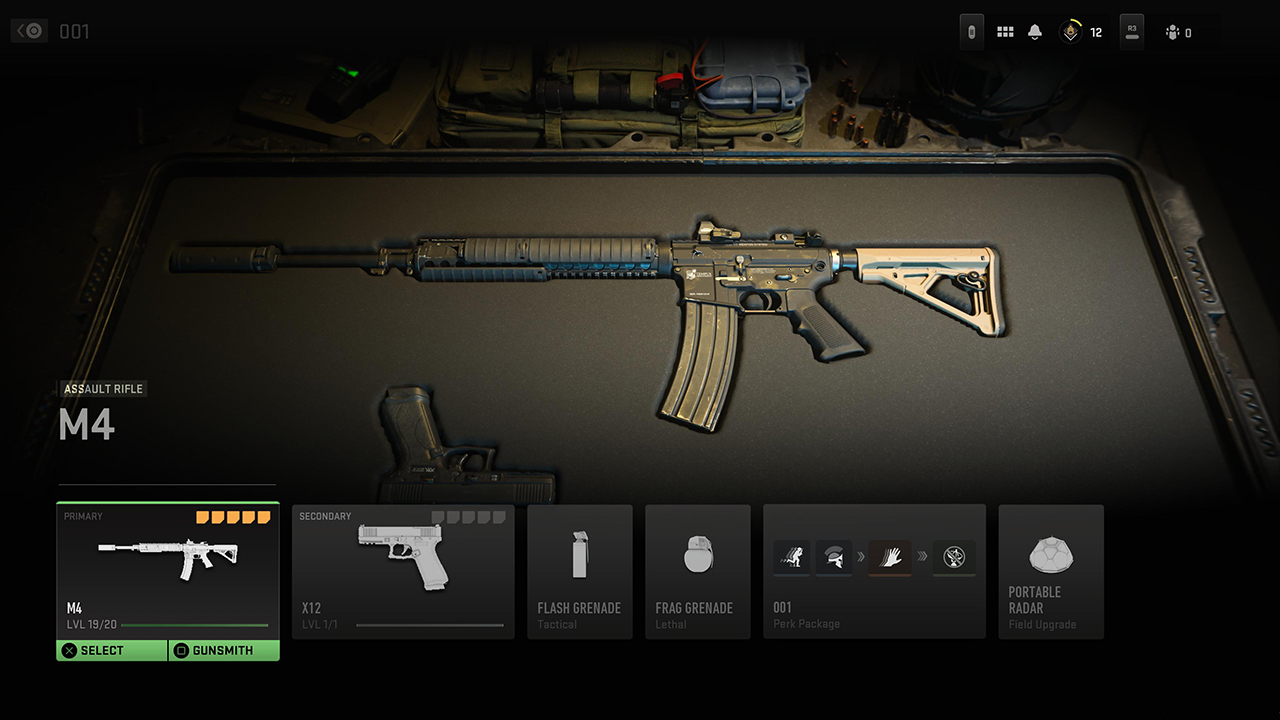The height and width of the screenshot is (720, 1280).
Task: Click the double chevron before the Ghost perk
Action: (x=920, y=558)
